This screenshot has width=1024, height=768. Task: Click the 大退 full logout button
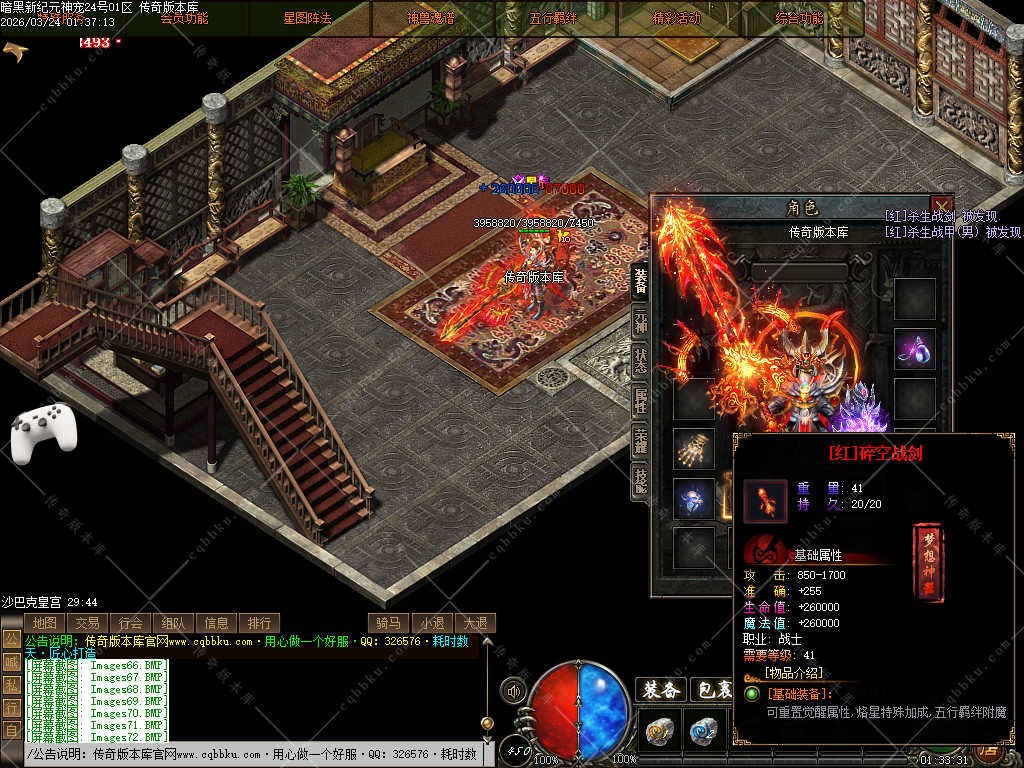click(x=475, y=623)
